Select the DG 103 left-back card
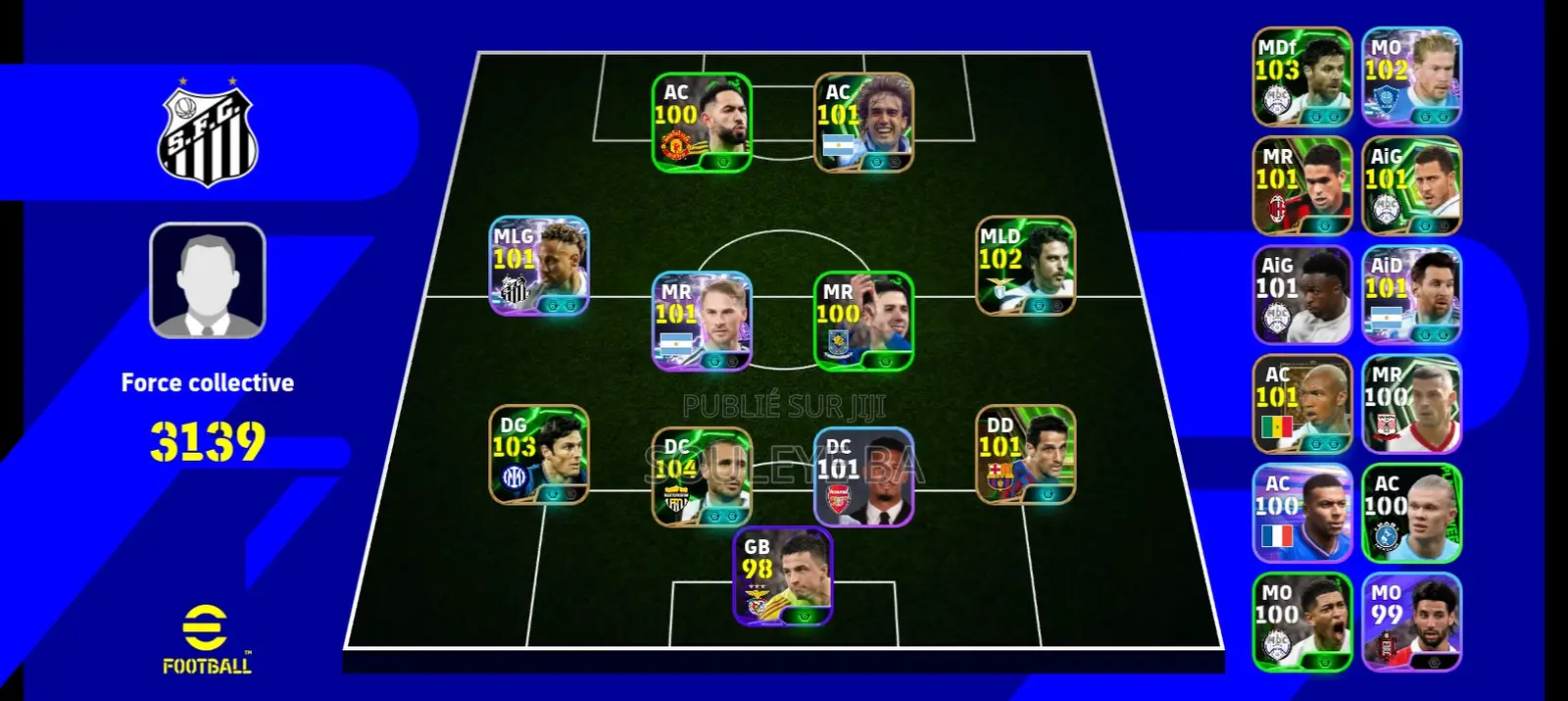 539,455
